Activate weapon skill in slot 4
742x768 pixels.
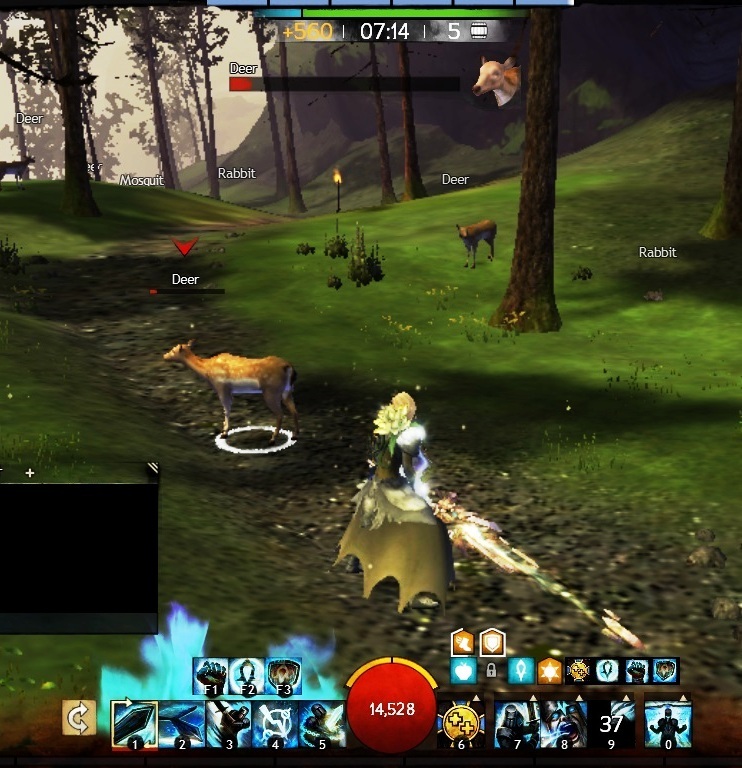(276, 723)
